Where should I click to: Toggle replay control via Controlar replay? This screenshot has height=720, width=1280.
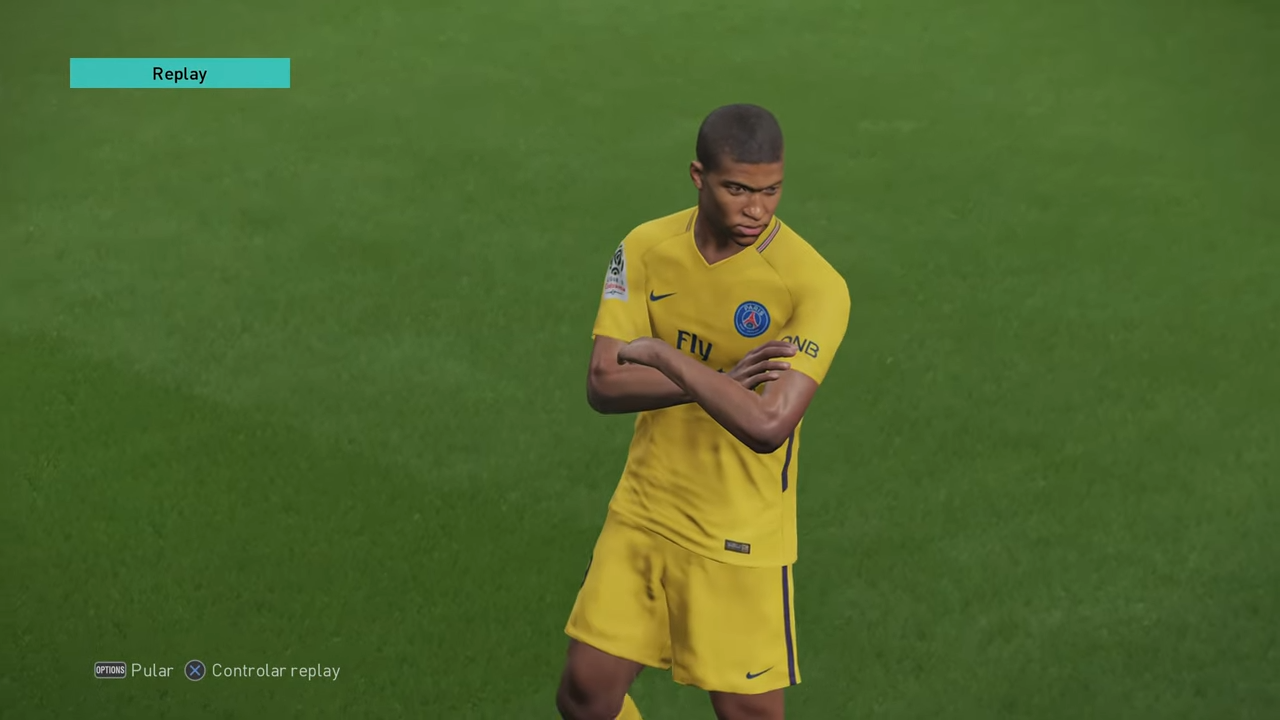[x=276, y=670]
